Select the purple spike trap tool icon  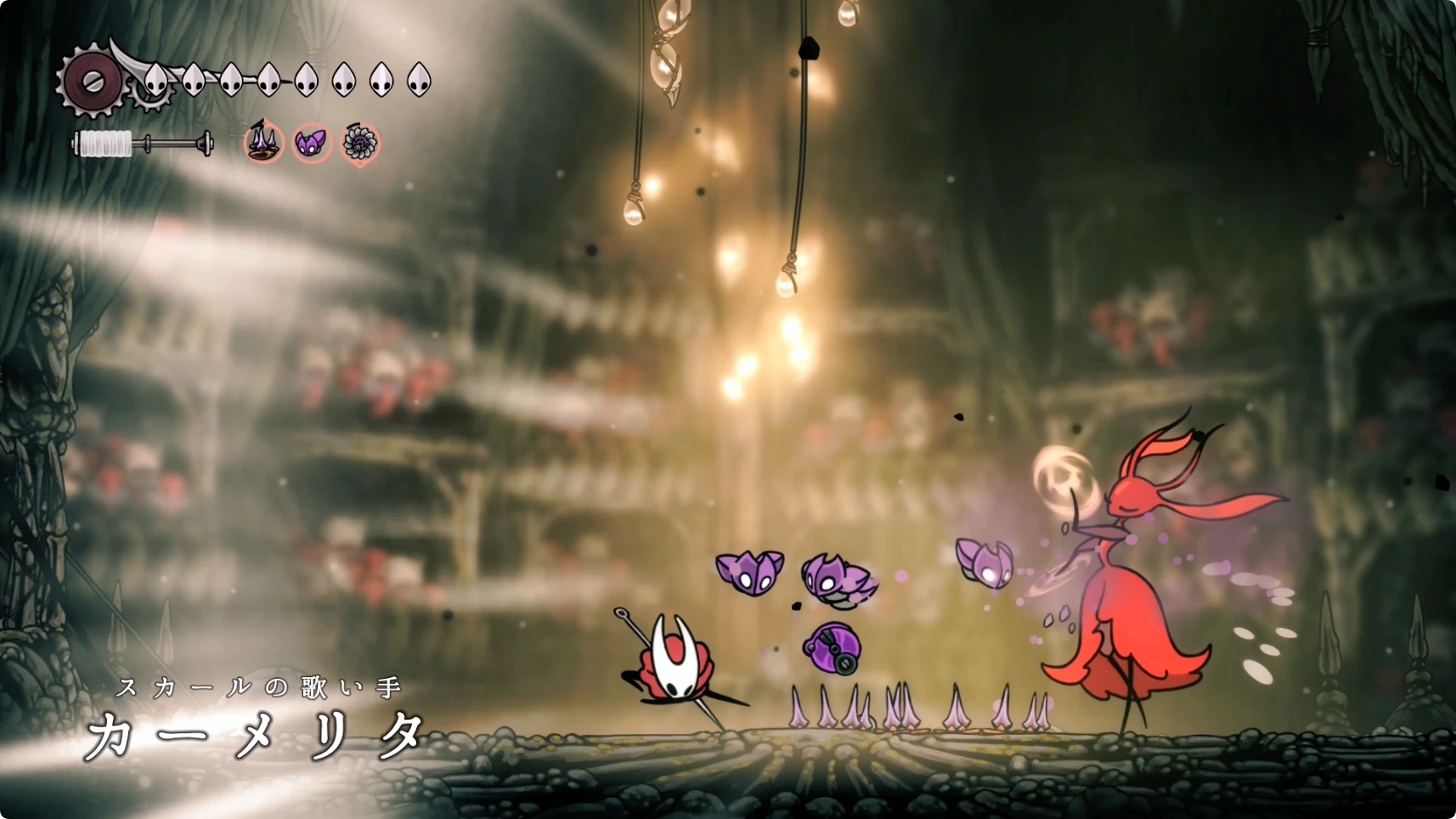click(x=264, y=142)
